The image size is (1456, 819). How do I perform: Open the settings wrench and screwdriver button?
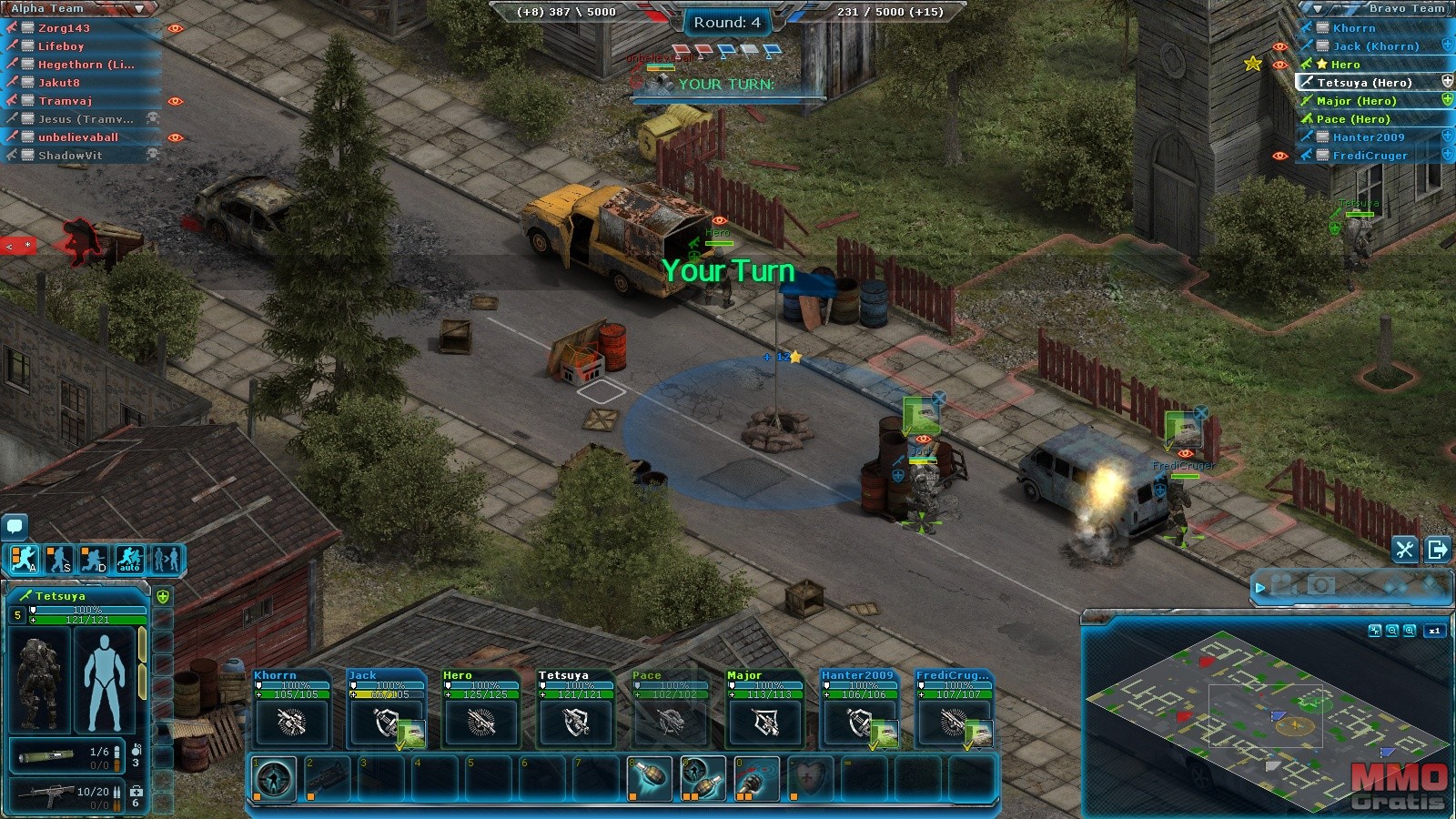(x=1404, y=549)
